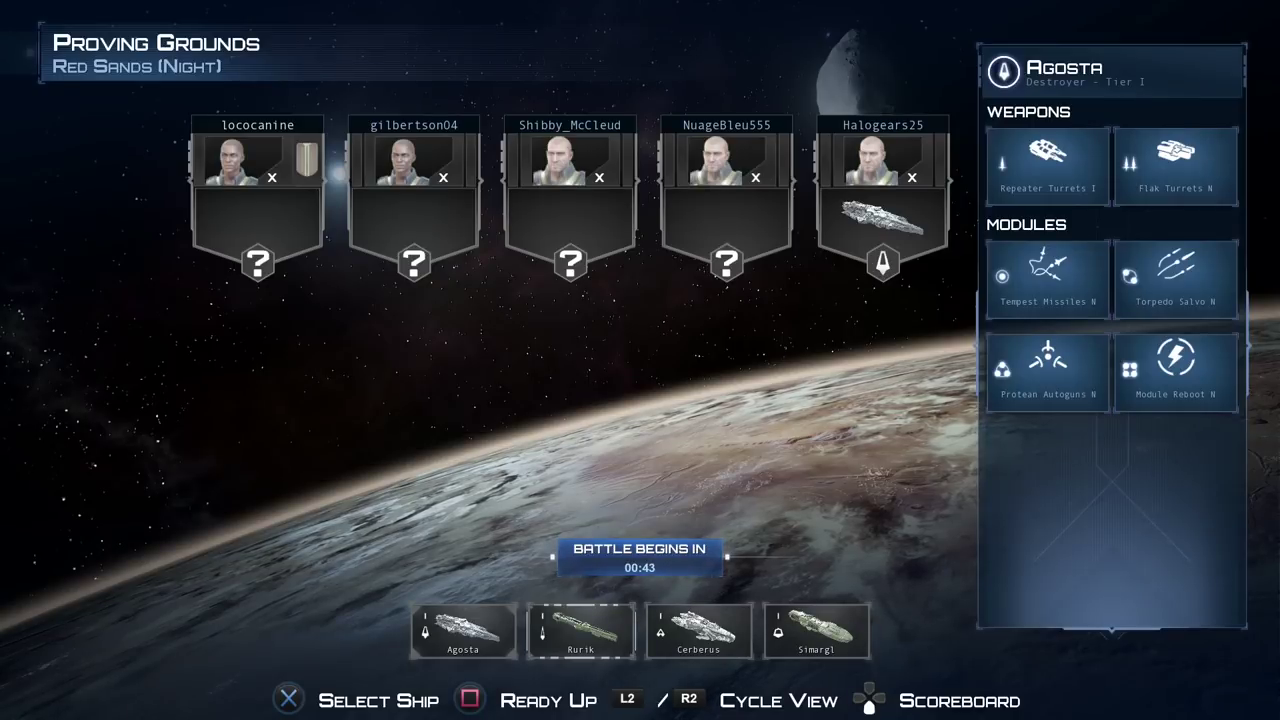
Task: Choose the Protean Autoguns module
Action: pos(1047,372)
